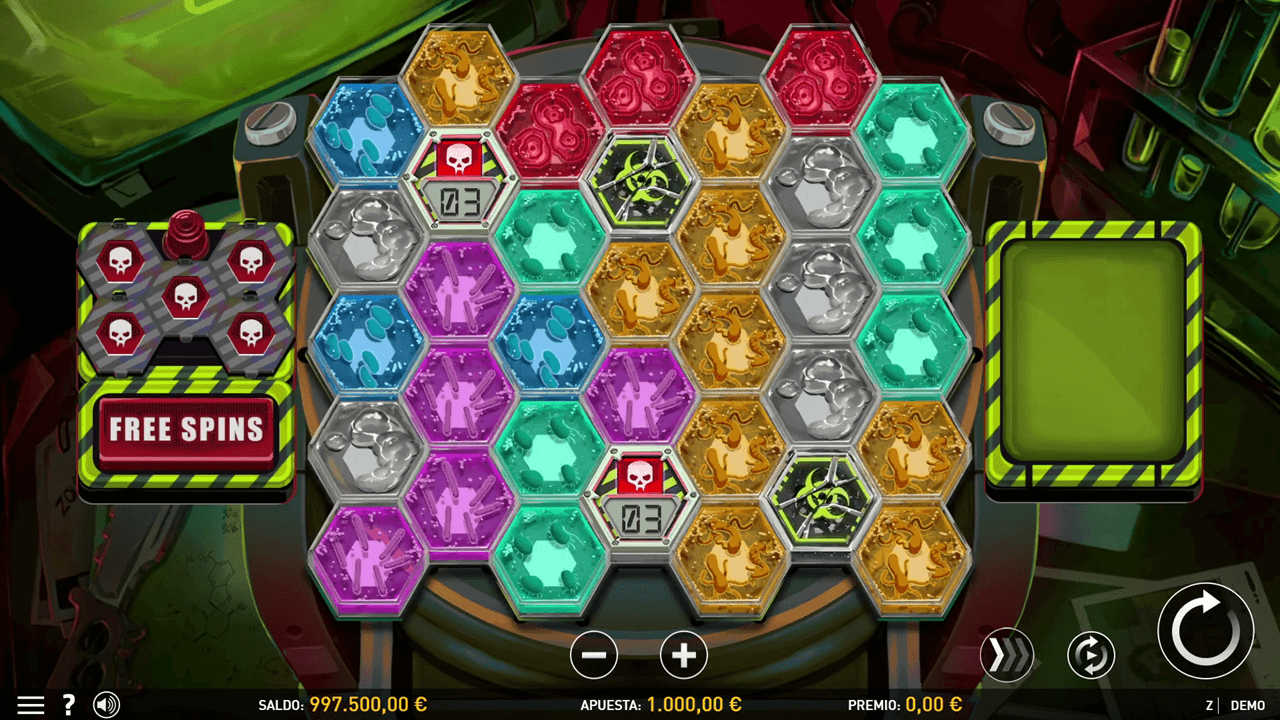Increase the bet with the plus button
The image size is (1280, 720).
(x=684, y=656)
